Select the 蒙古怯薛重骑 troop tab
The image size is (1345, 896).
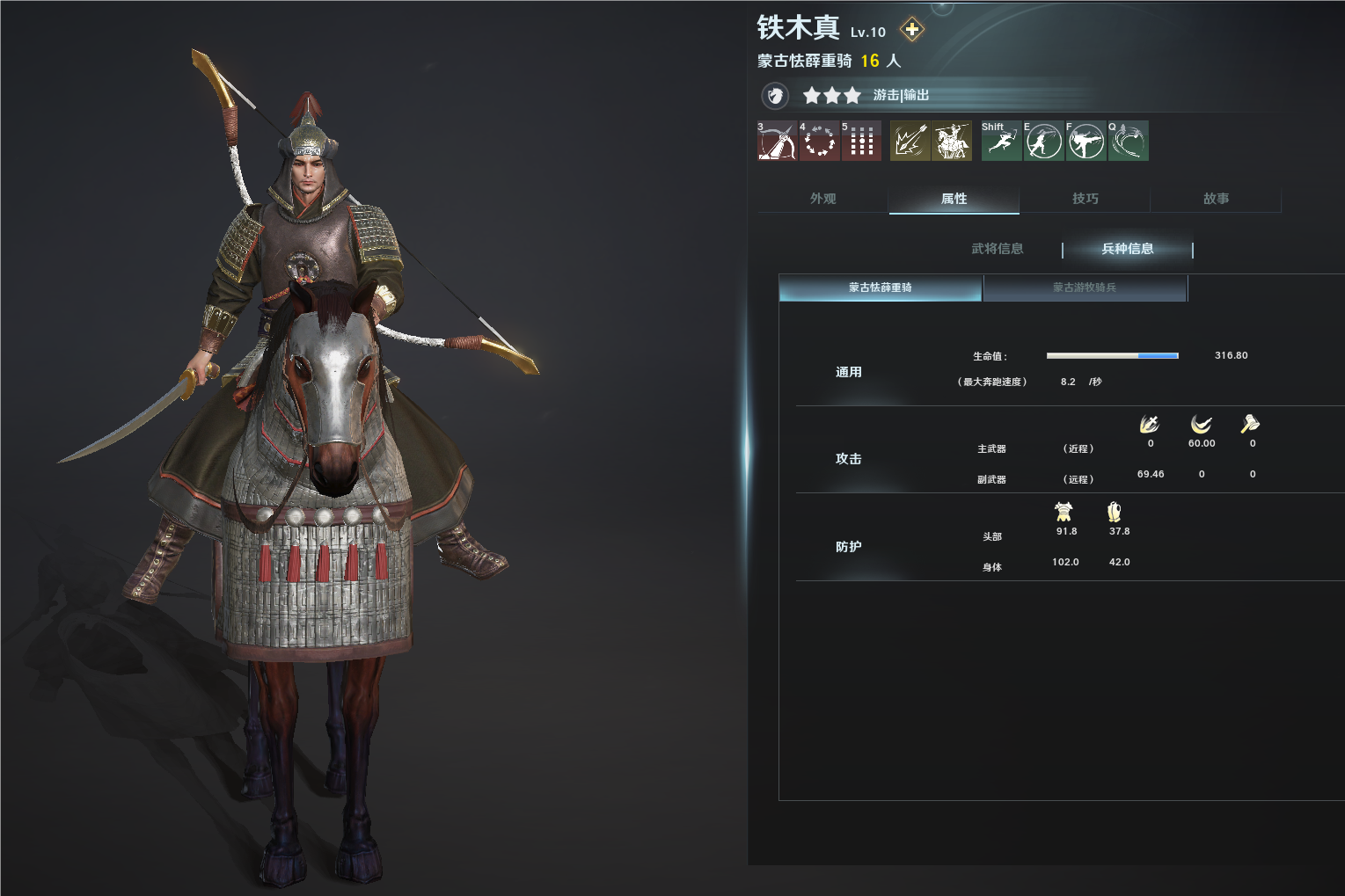tap(880, 288)
